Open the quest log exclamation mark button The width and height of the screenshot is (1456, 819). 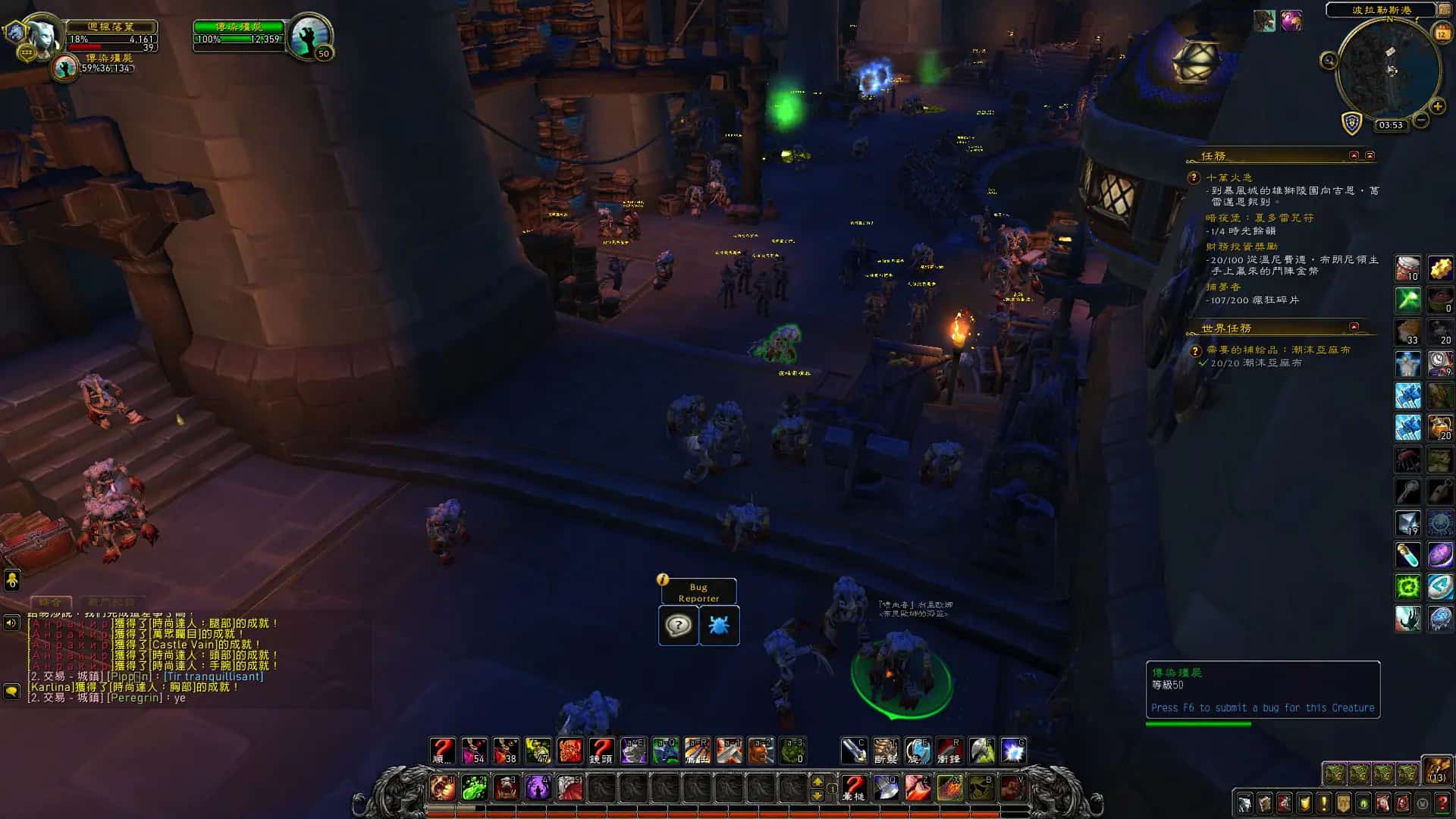(x=1323, y=803)
